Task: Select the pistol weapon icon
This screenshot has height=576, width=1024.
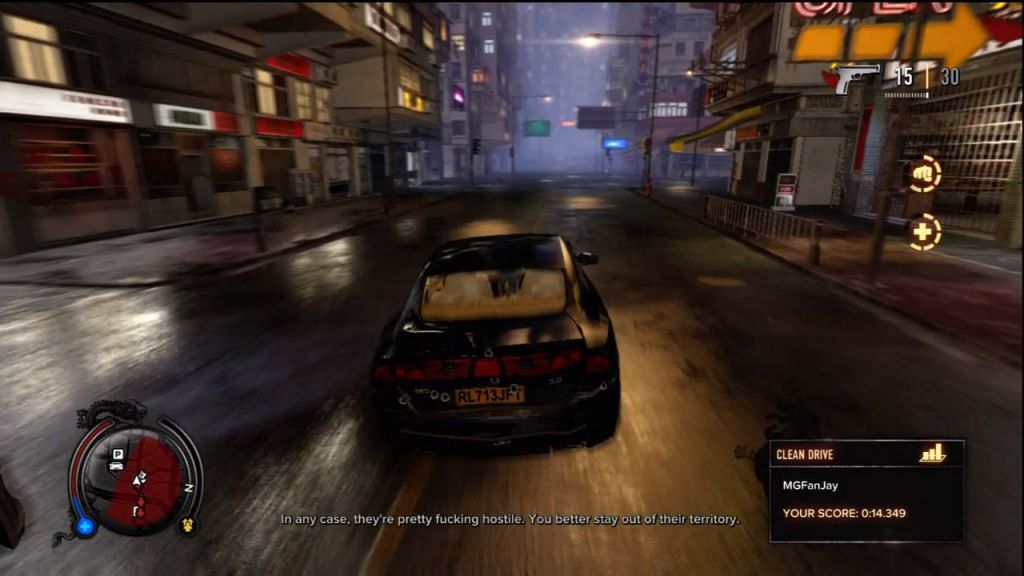Action: point(857,77)
